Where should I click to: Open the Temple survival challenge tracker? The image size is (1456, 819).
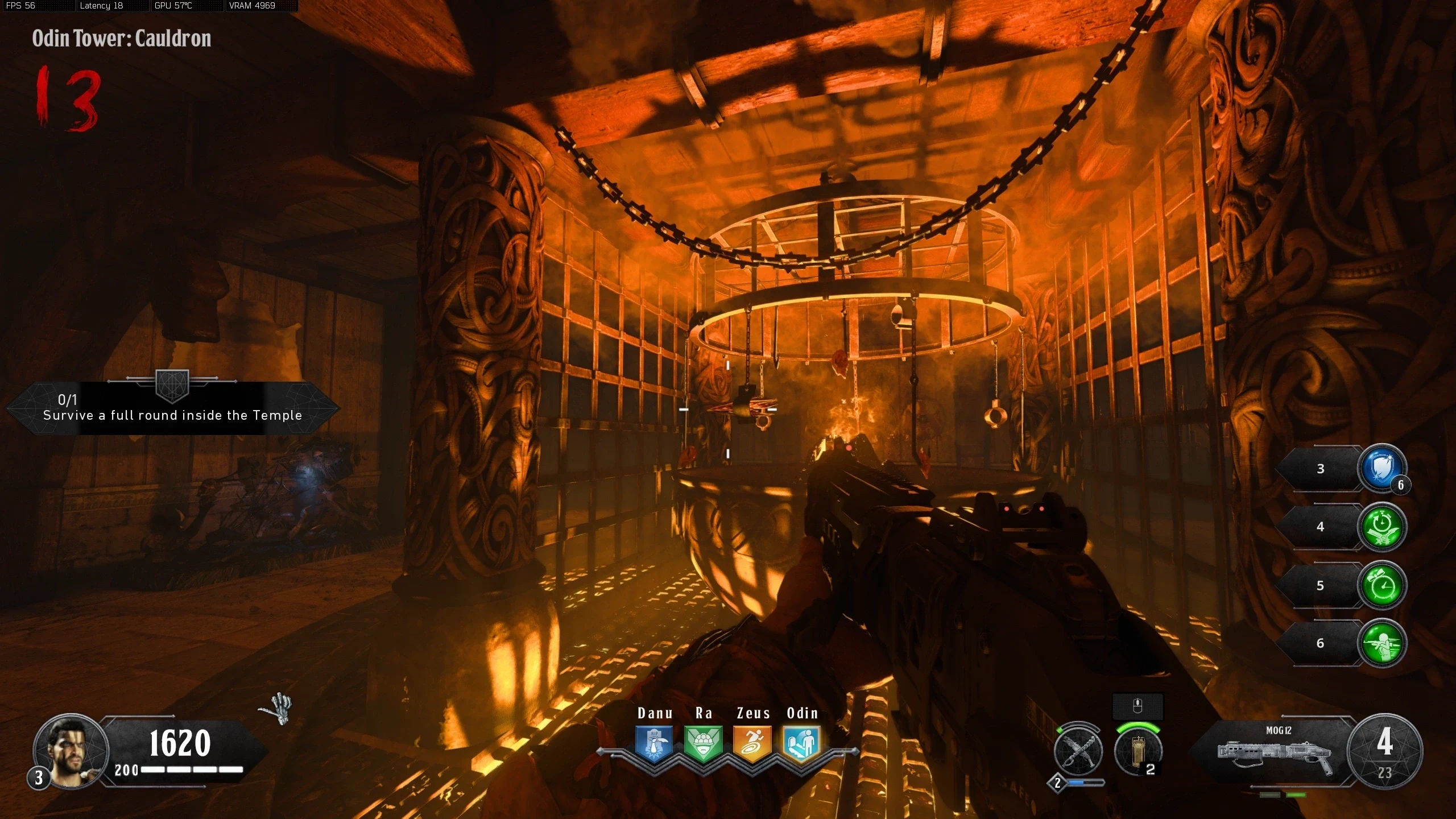(x=172, y=408)
